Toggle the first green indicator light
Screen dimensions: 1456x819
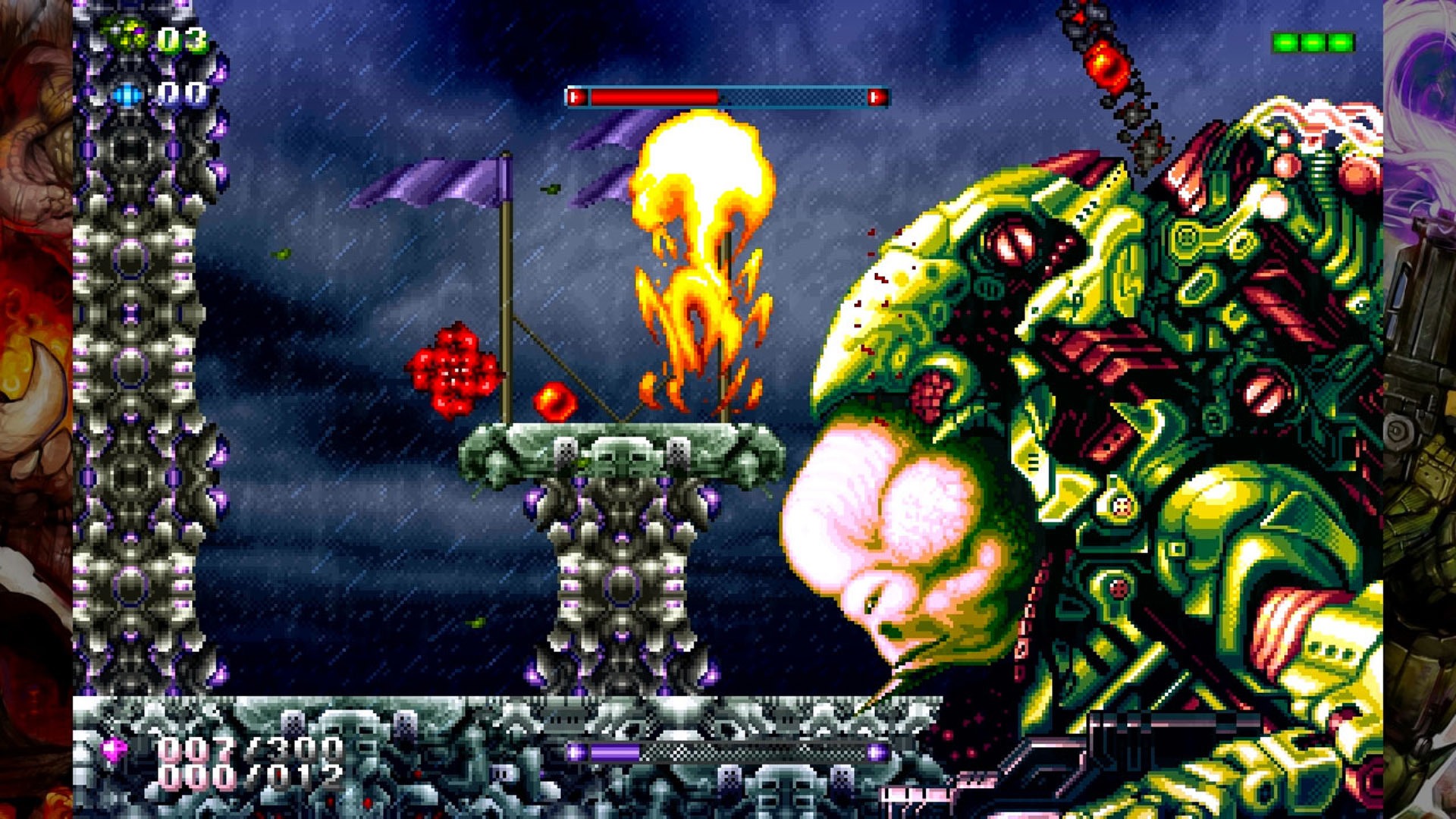click(x=1285, y=42)
